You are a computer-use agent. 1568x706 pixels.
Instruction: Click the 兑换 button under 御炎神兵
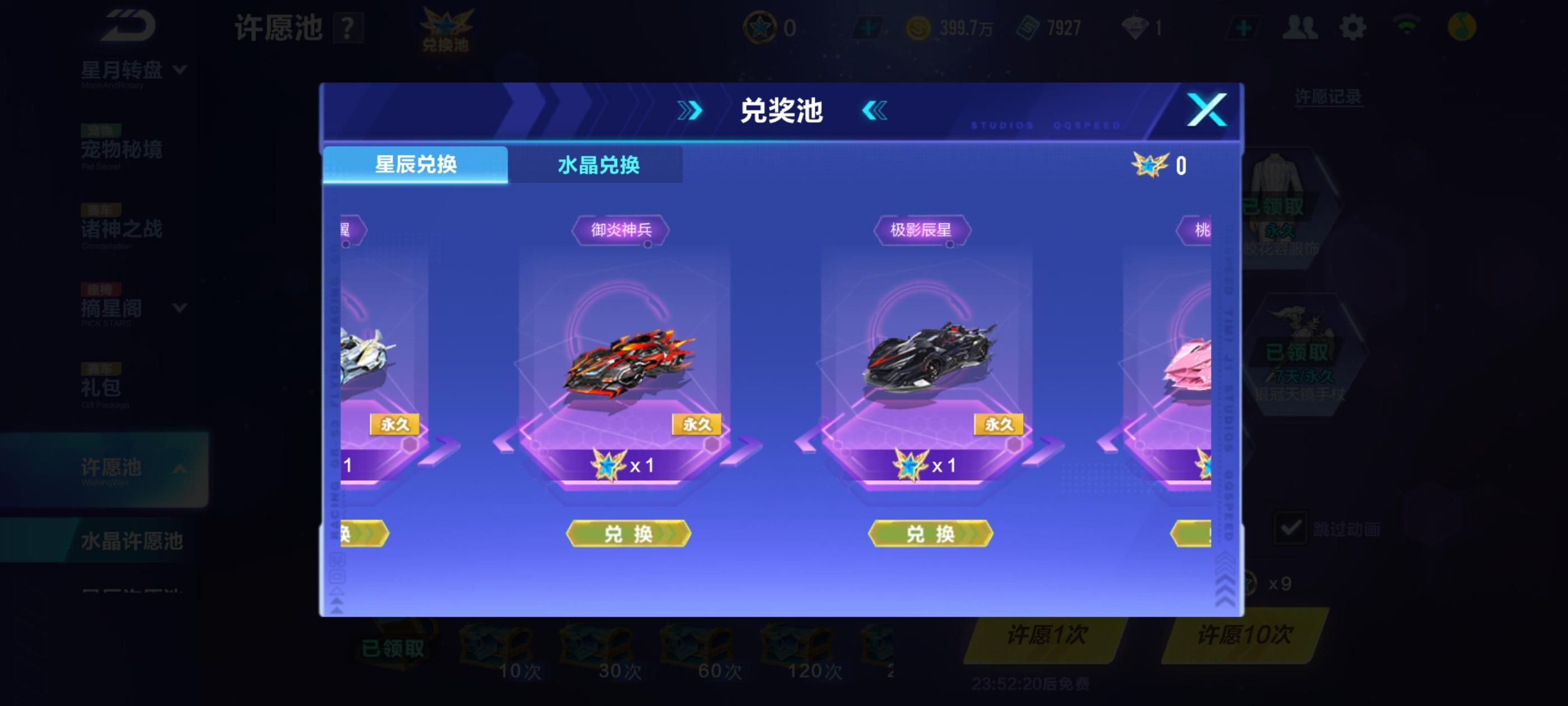628,533
